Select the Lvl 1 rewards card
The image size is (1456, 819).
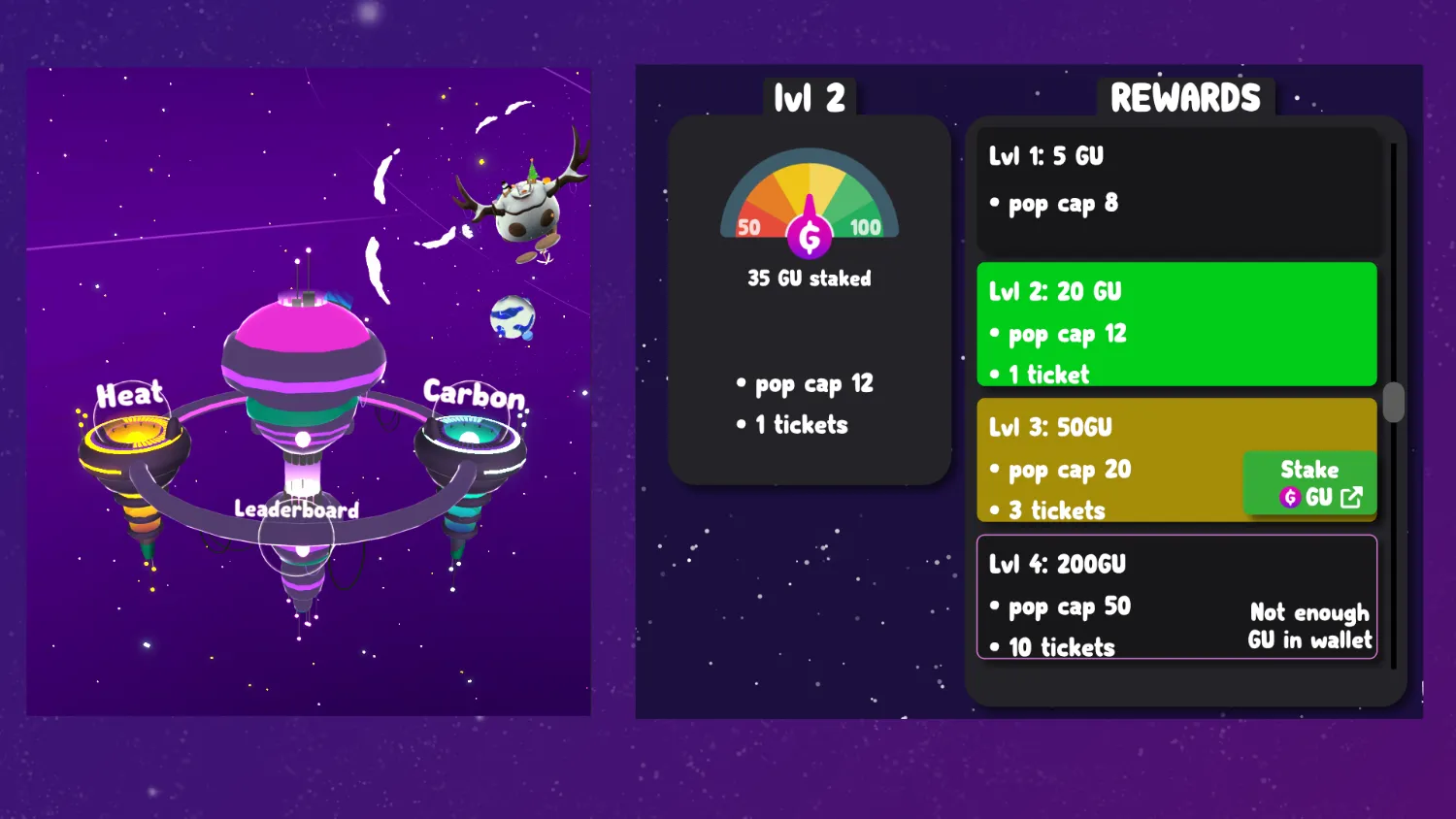(x=1177, y=192)
